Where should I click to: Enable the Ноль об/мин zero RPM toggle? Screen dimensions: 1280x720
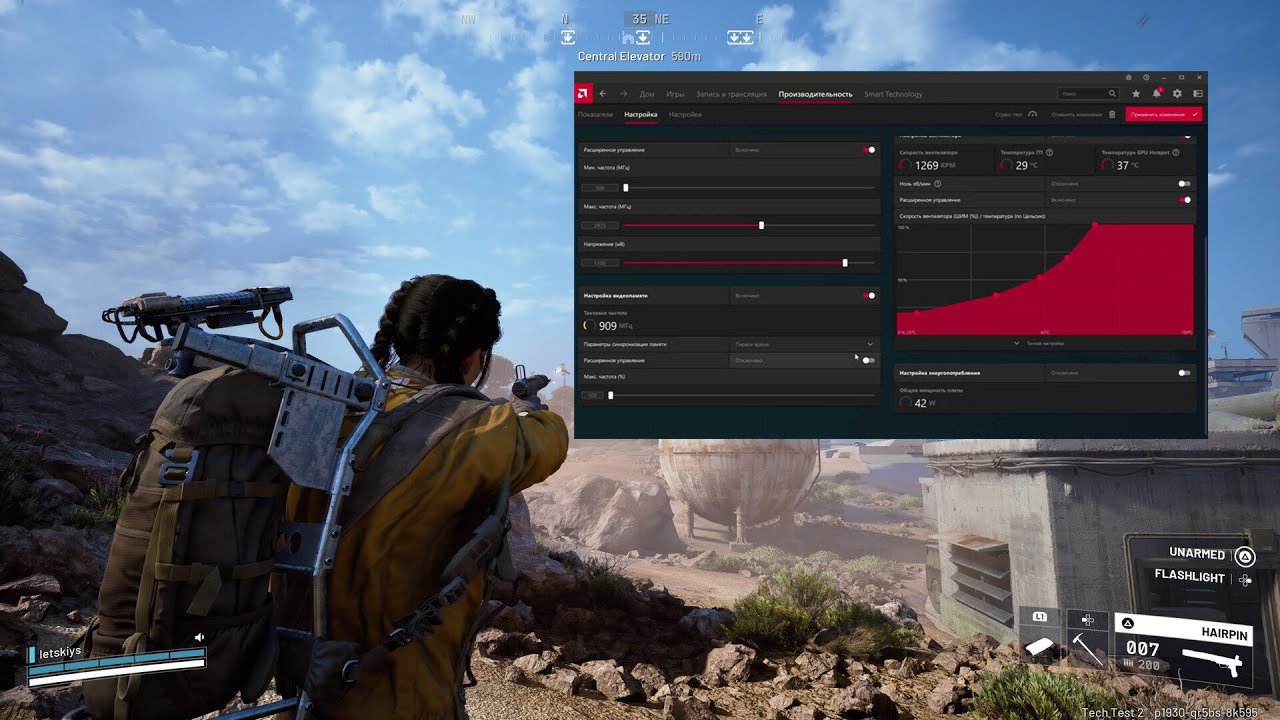click(x=1184, y=184)
